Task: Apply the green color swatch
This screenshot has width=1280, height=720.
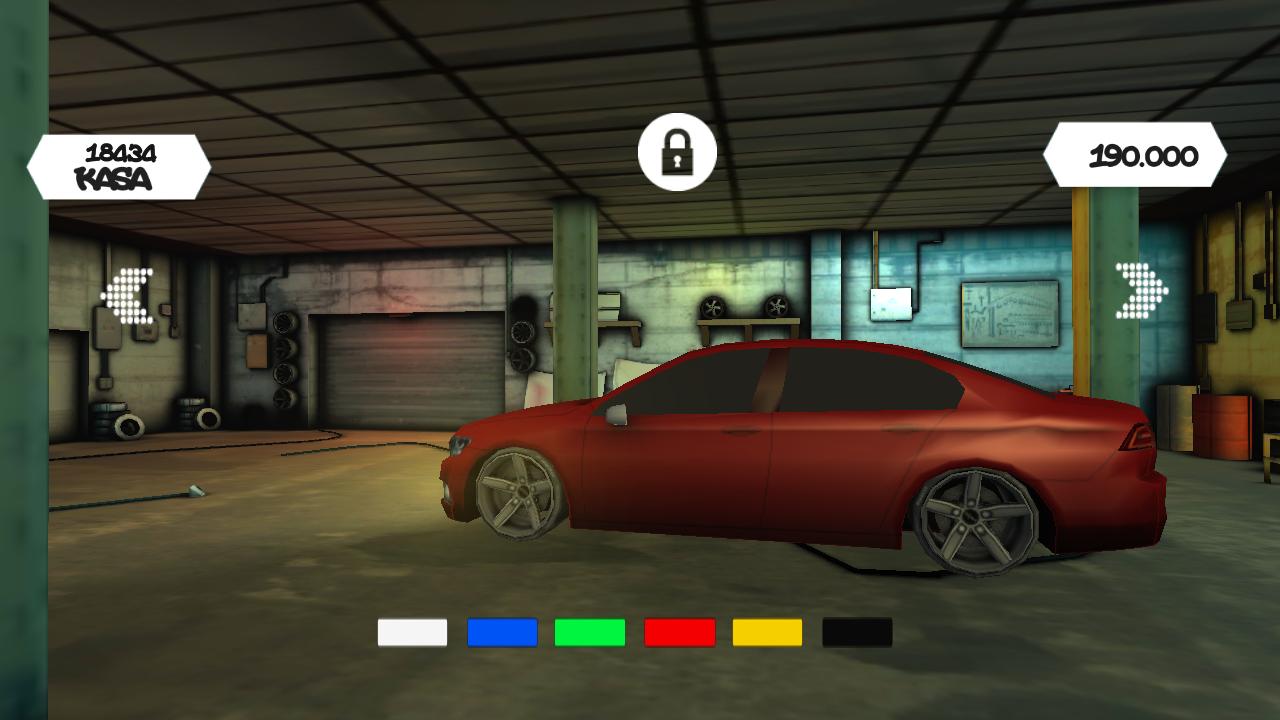Action: click(x=590, y=632)
